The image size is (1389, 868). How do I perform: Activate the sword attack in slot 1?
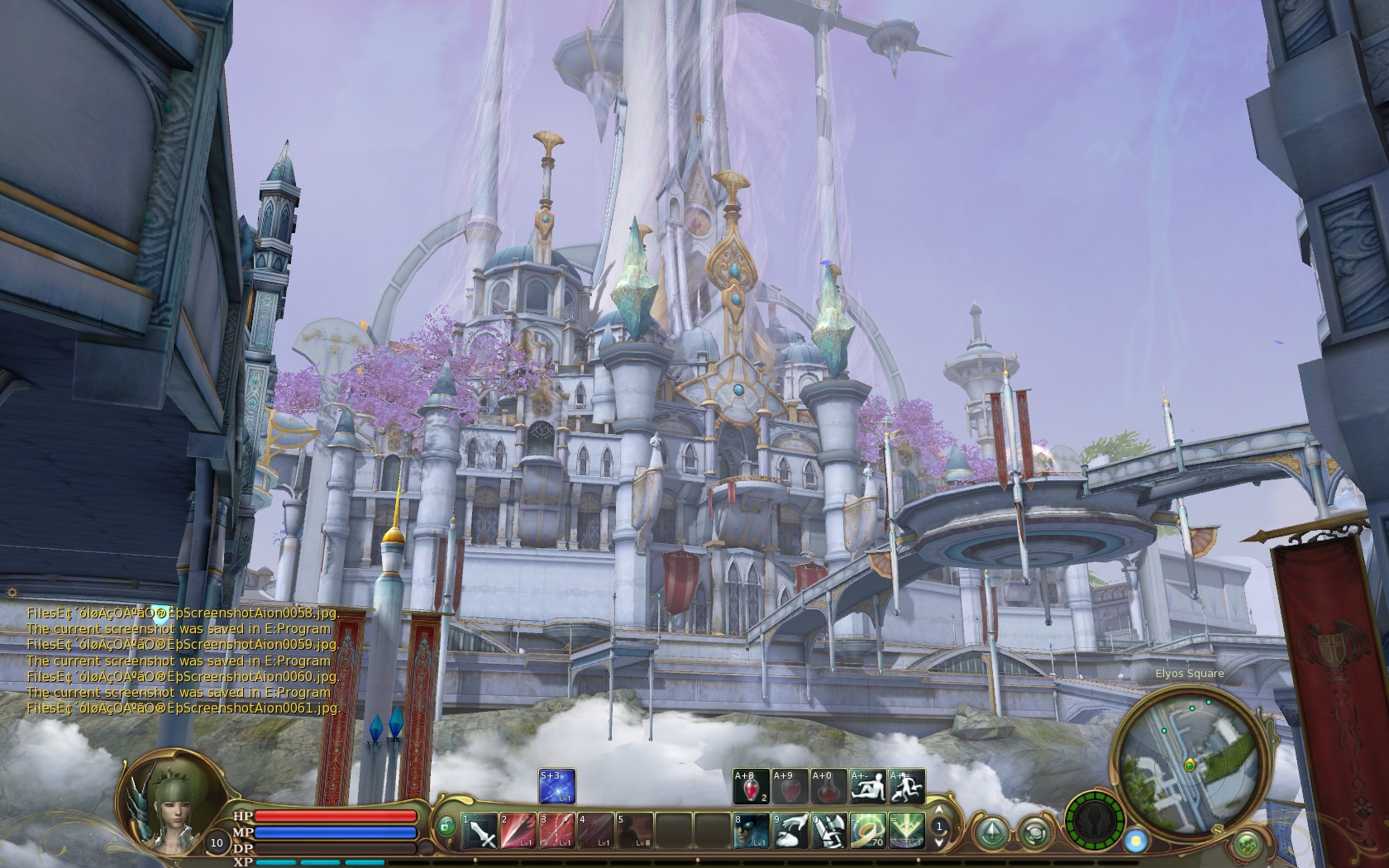coord(480,831)
